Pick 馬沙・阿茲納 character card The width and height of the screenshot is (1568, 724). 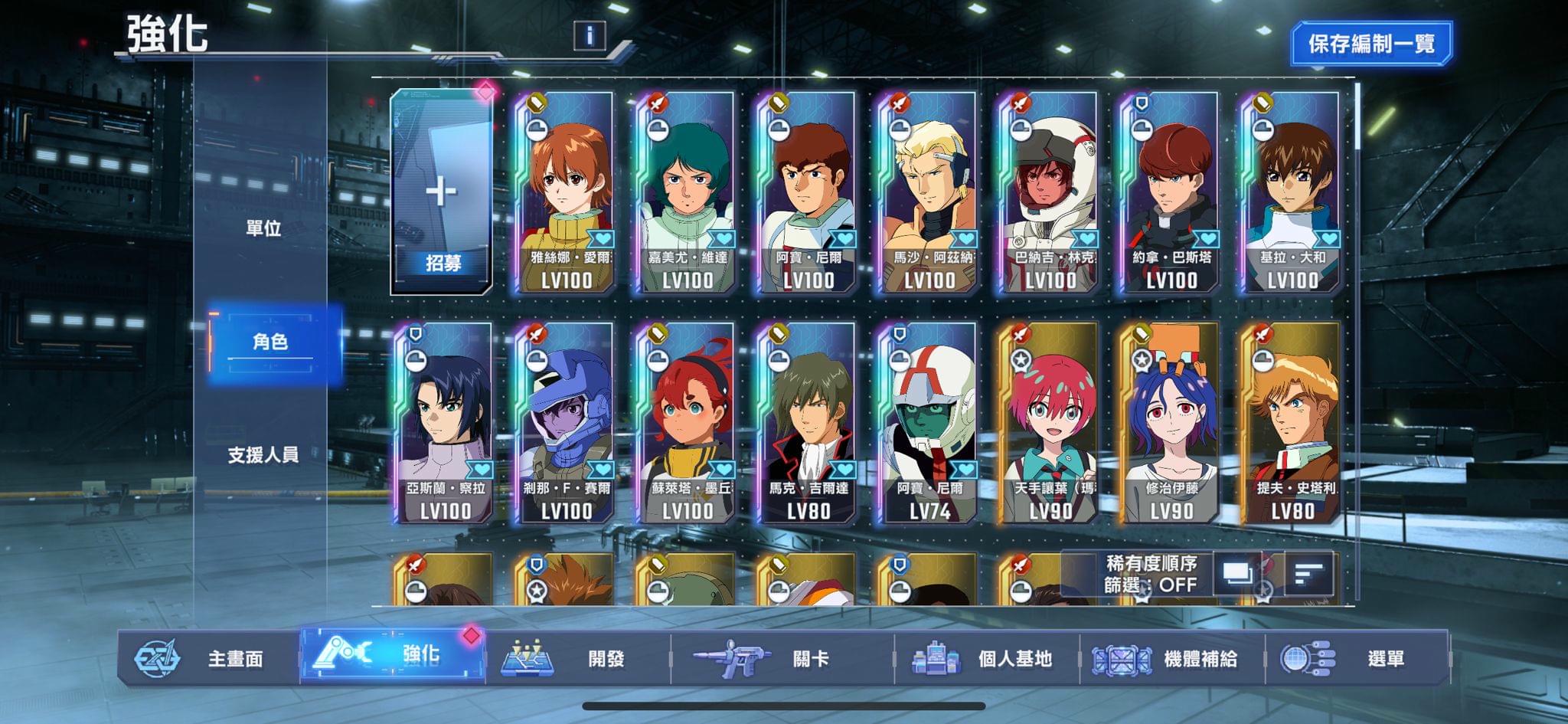click(x=929, y=192)
